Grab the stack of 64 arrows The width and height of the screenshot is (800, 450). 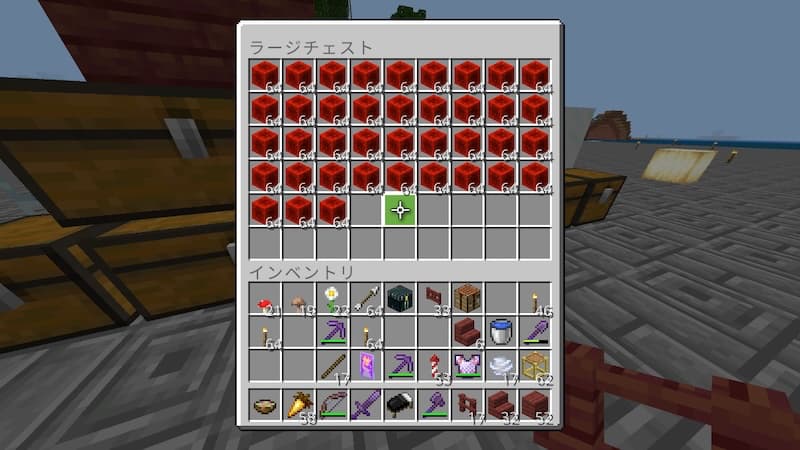367,298
